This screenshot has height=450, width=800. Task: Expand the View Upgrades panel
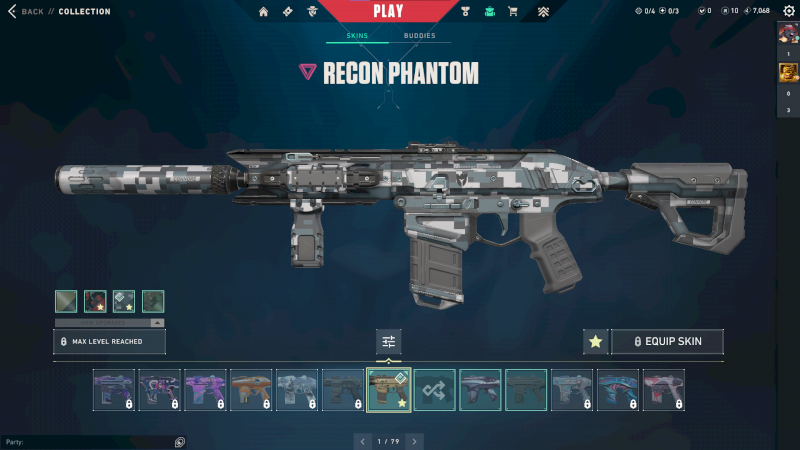109,323
